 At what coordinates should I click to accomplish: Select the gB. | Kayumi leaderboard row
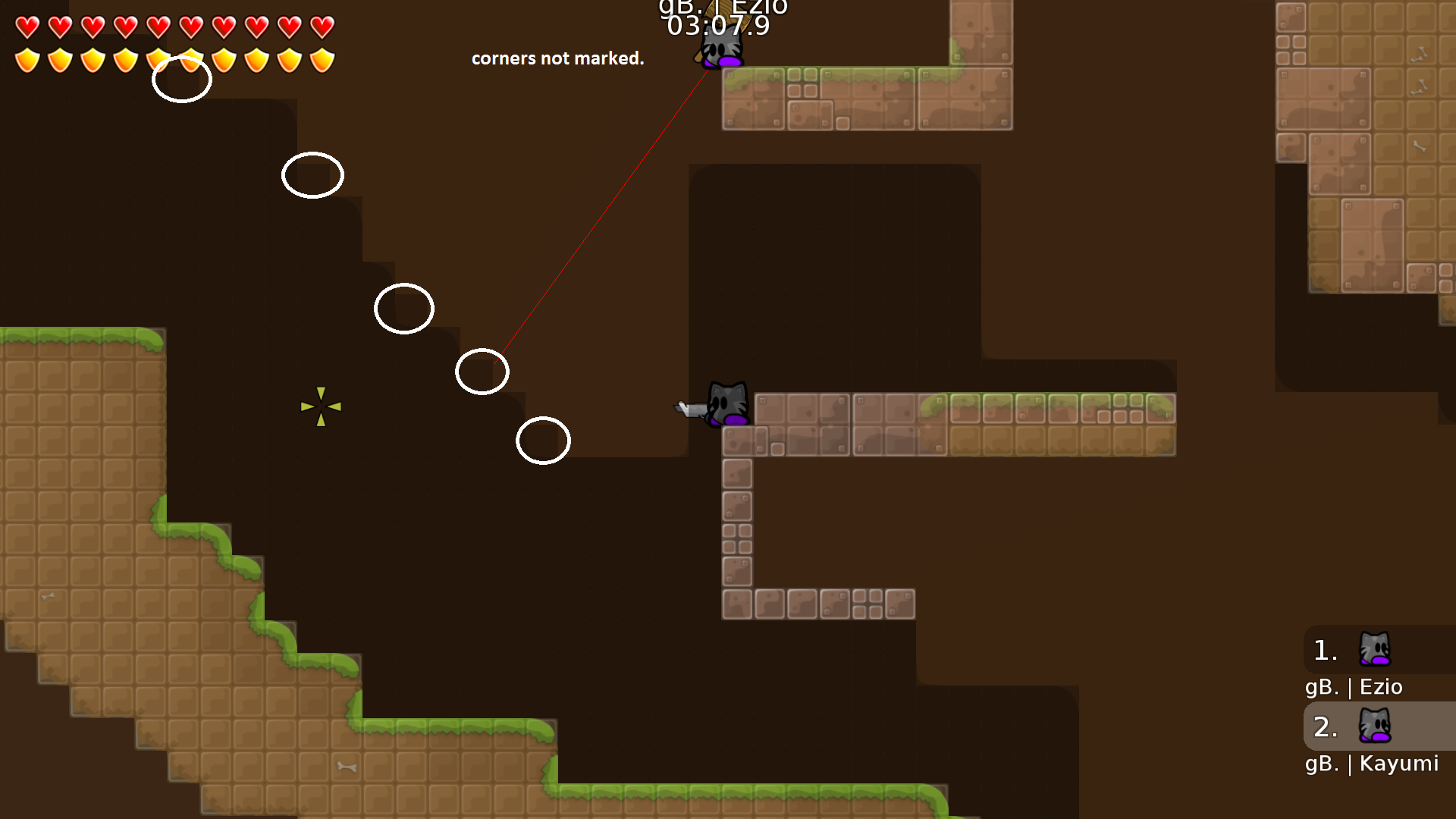click(1371, 764)
